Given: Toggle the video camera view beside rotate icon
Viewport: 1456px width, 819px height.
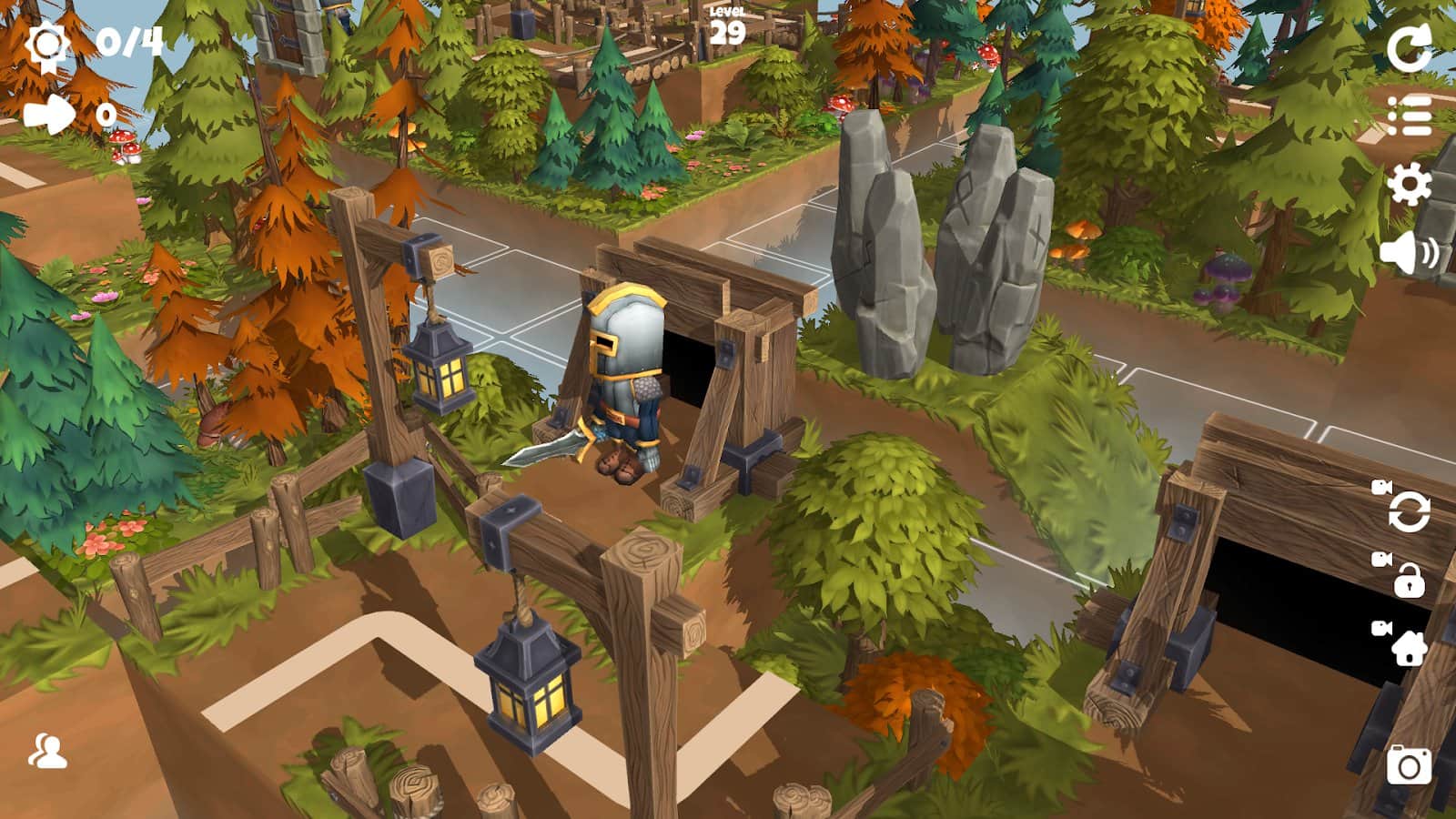Looking at the screenshot, I should pos(1382,489).
